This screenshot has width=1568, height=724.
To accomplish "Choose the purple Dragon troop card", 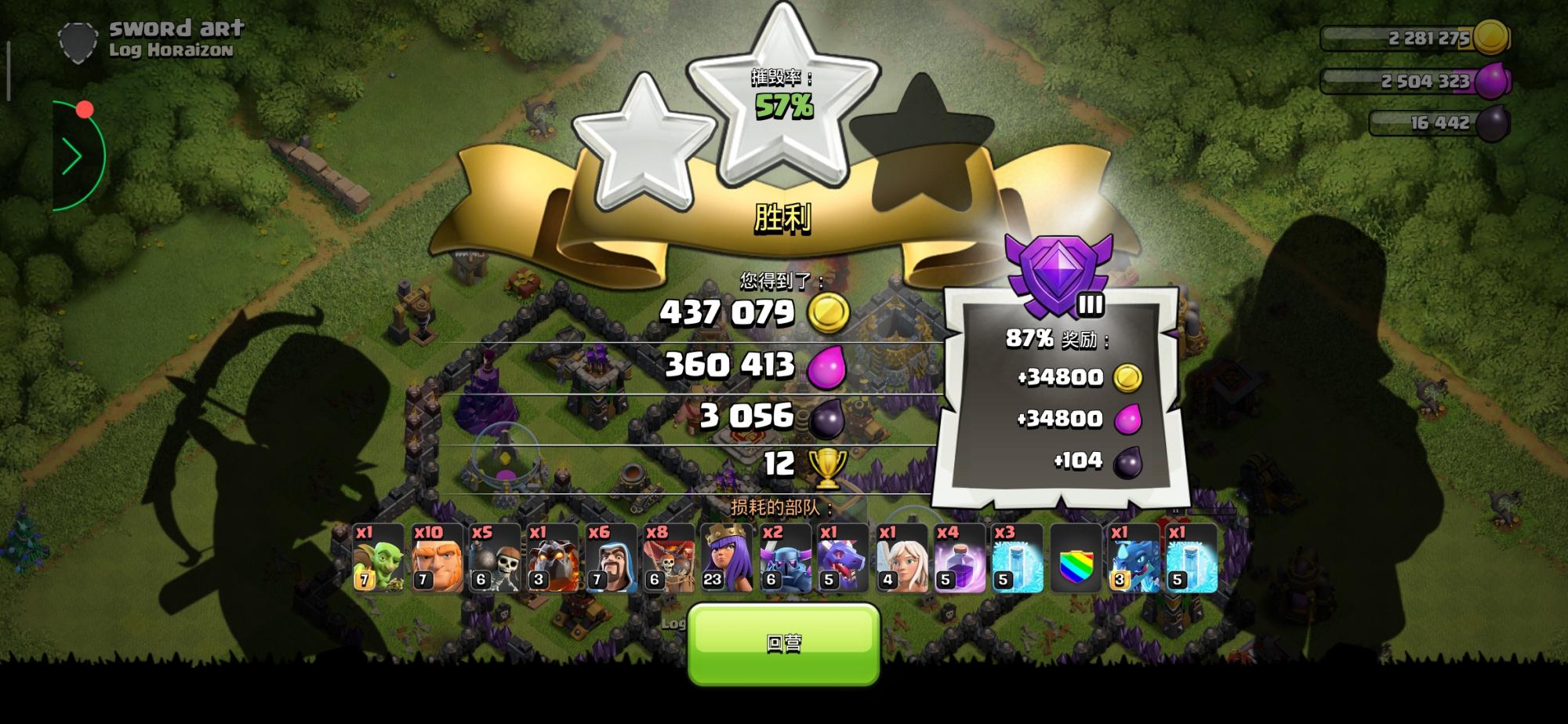I will 843,558.
